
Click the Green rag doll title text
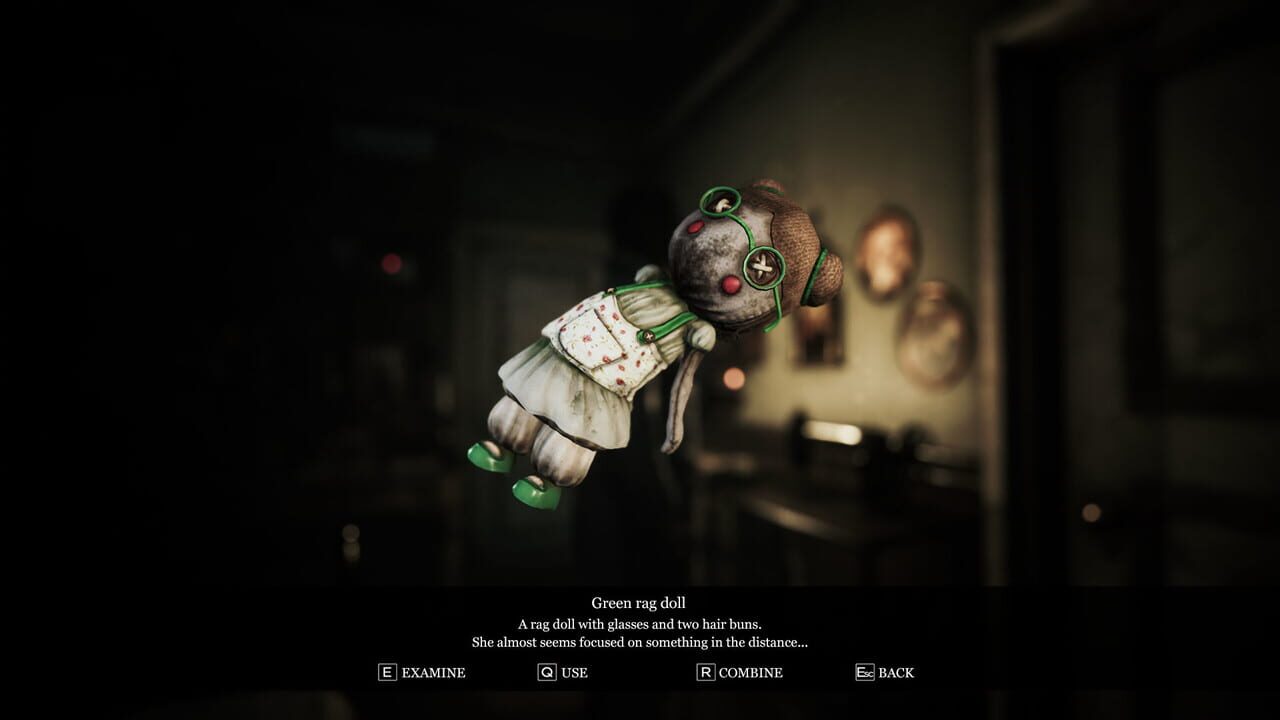[x=640, y=601]
